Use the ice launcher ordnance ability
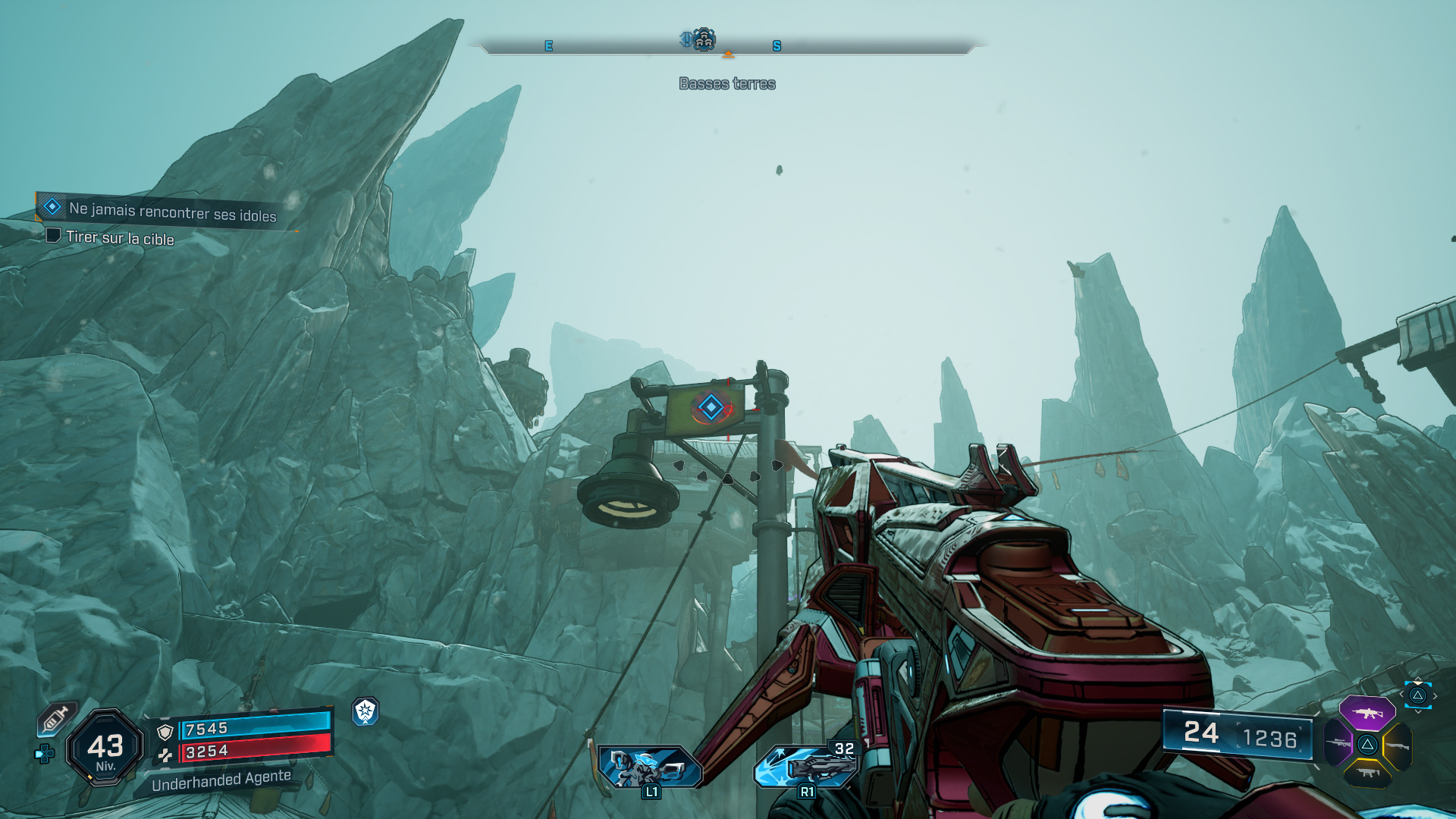The image size is (1456, 819). point(805,766)
